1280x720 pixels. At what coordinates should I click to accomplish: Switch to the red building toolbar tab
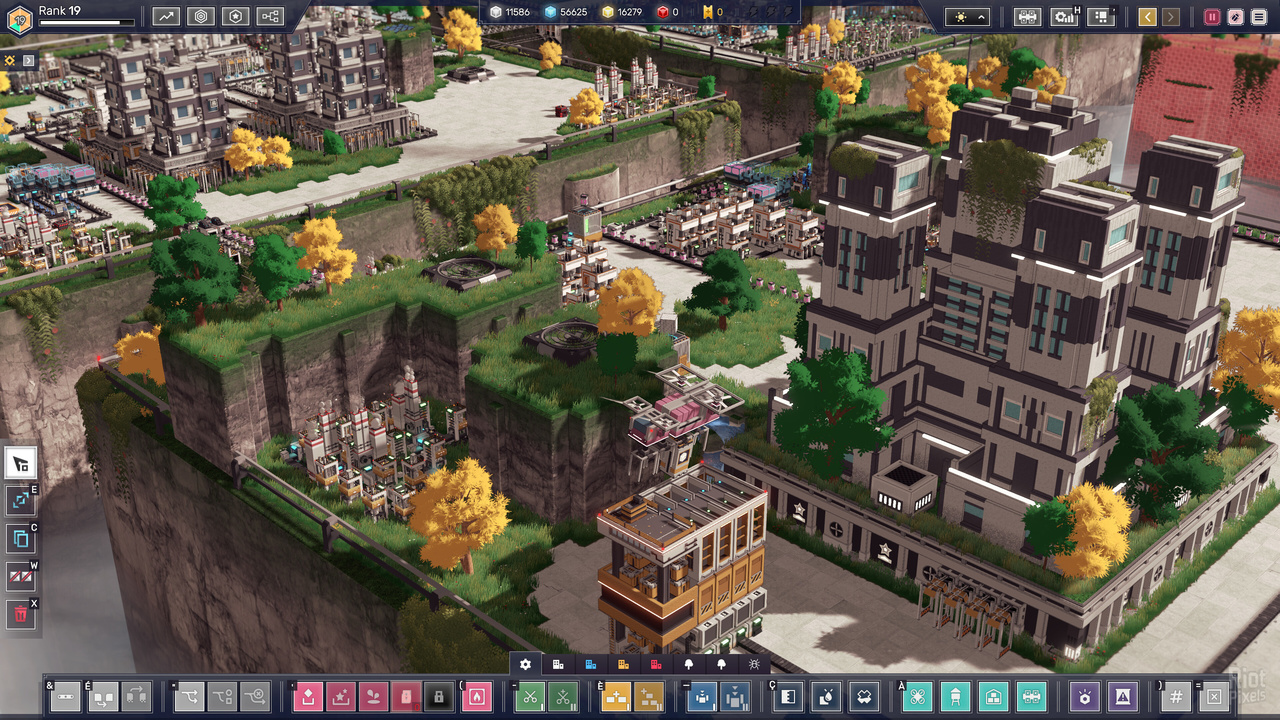[657, 664]
